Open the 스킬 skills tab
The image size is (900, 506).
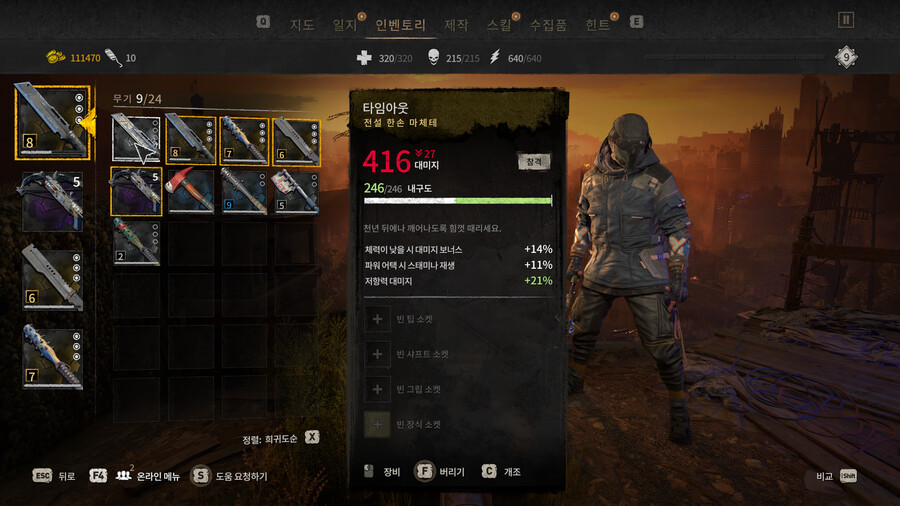point(498,24)
